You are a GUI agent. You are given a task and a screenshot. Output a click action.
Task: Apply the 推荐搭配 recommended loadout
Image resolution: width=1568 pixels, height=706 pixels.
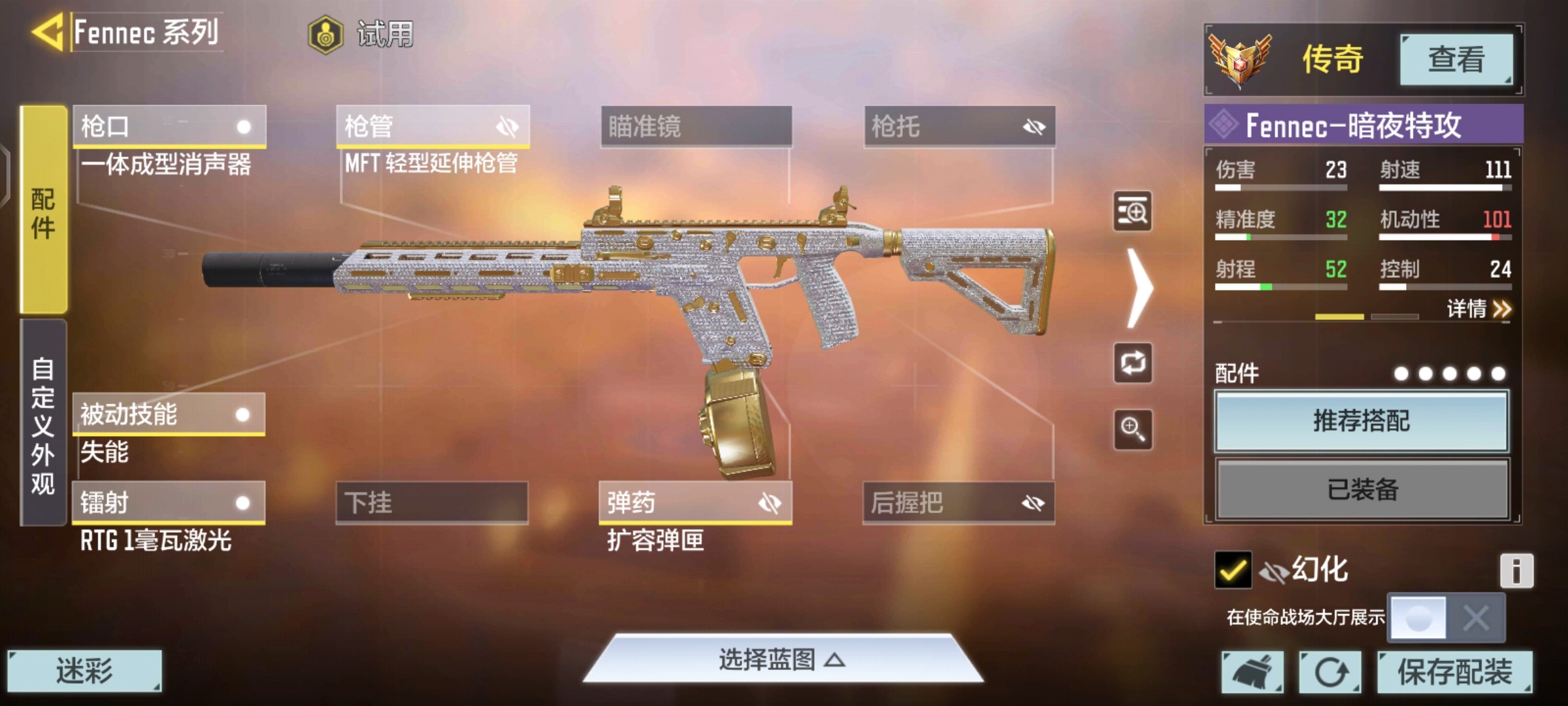click(x=1362, y=421)
